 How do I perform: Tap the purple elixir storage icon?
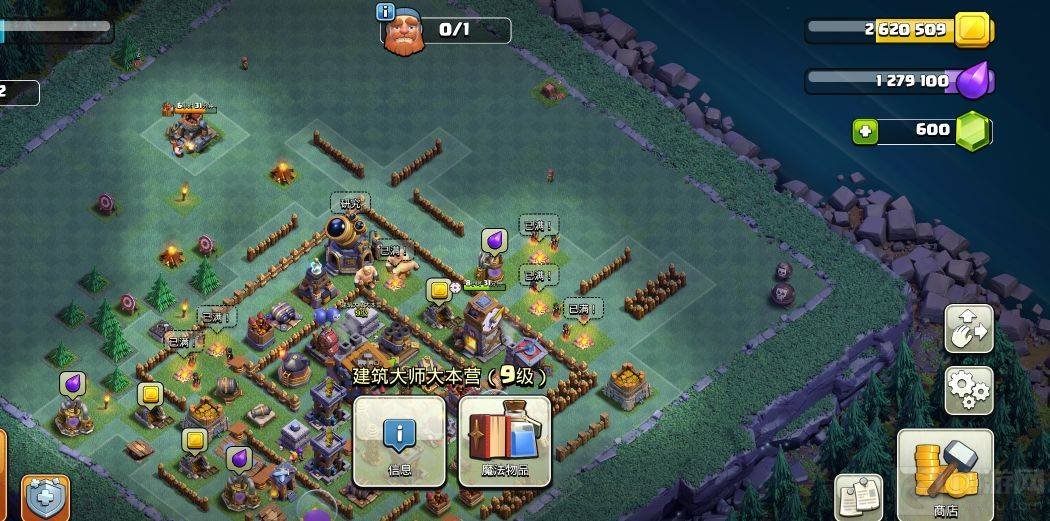coord(972,82)
